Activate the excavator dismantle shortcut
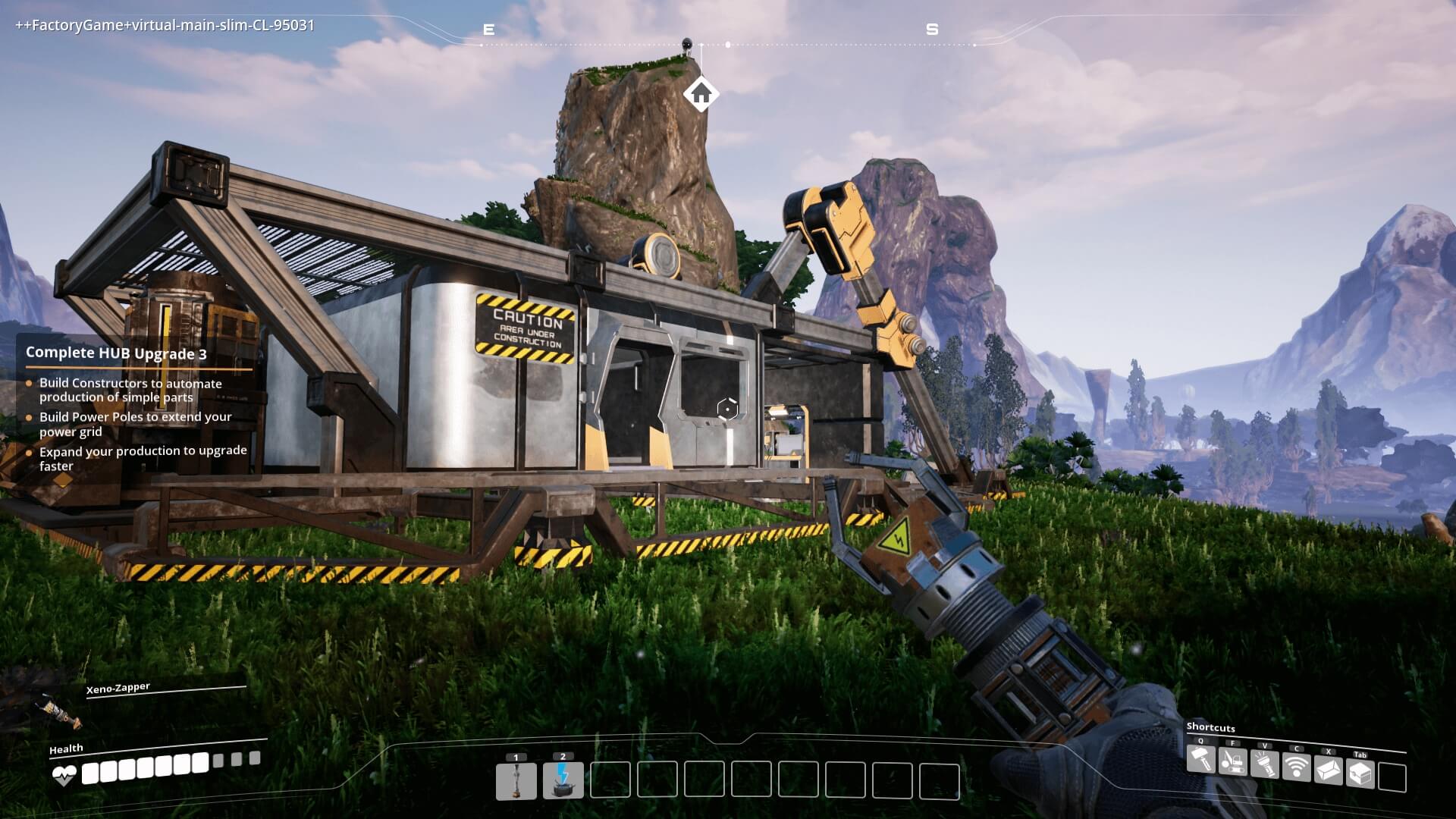This screenshot has height=819, width=1456. [1233, 761]
